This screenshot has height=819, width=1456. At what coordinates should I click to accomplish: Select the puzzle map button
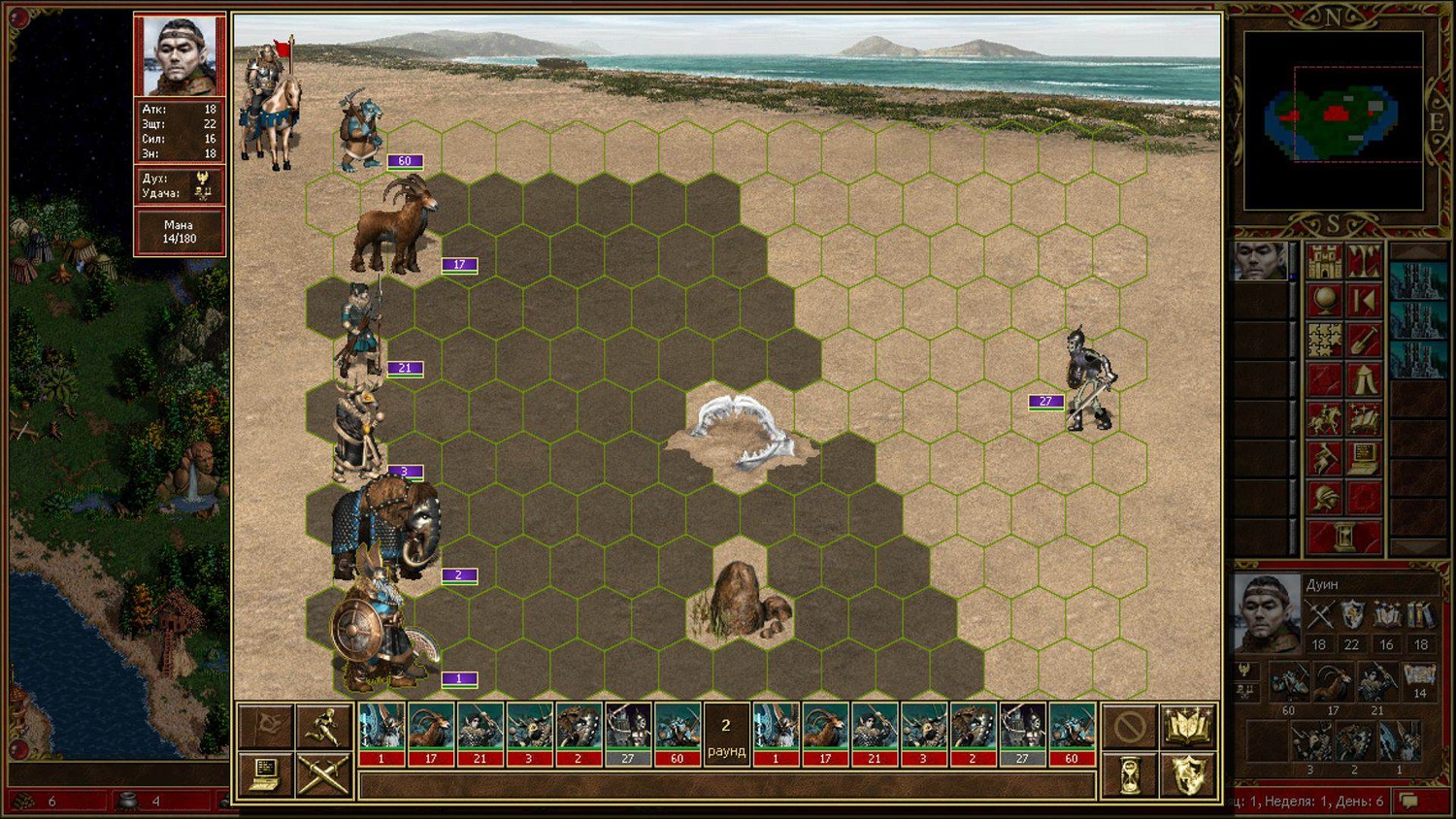point(1324,341)
